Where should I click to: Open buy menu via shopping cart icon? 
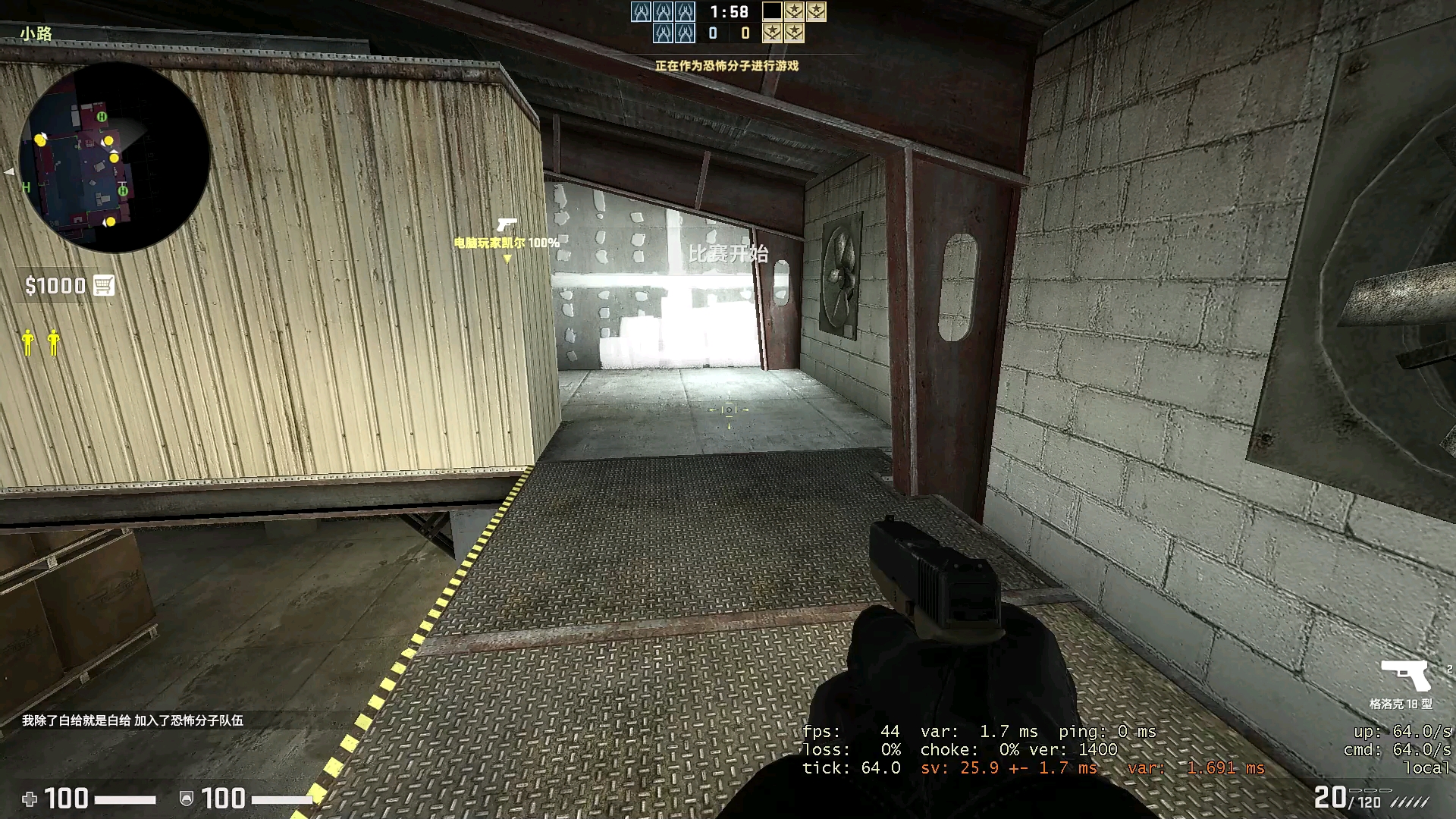point(104,286)
